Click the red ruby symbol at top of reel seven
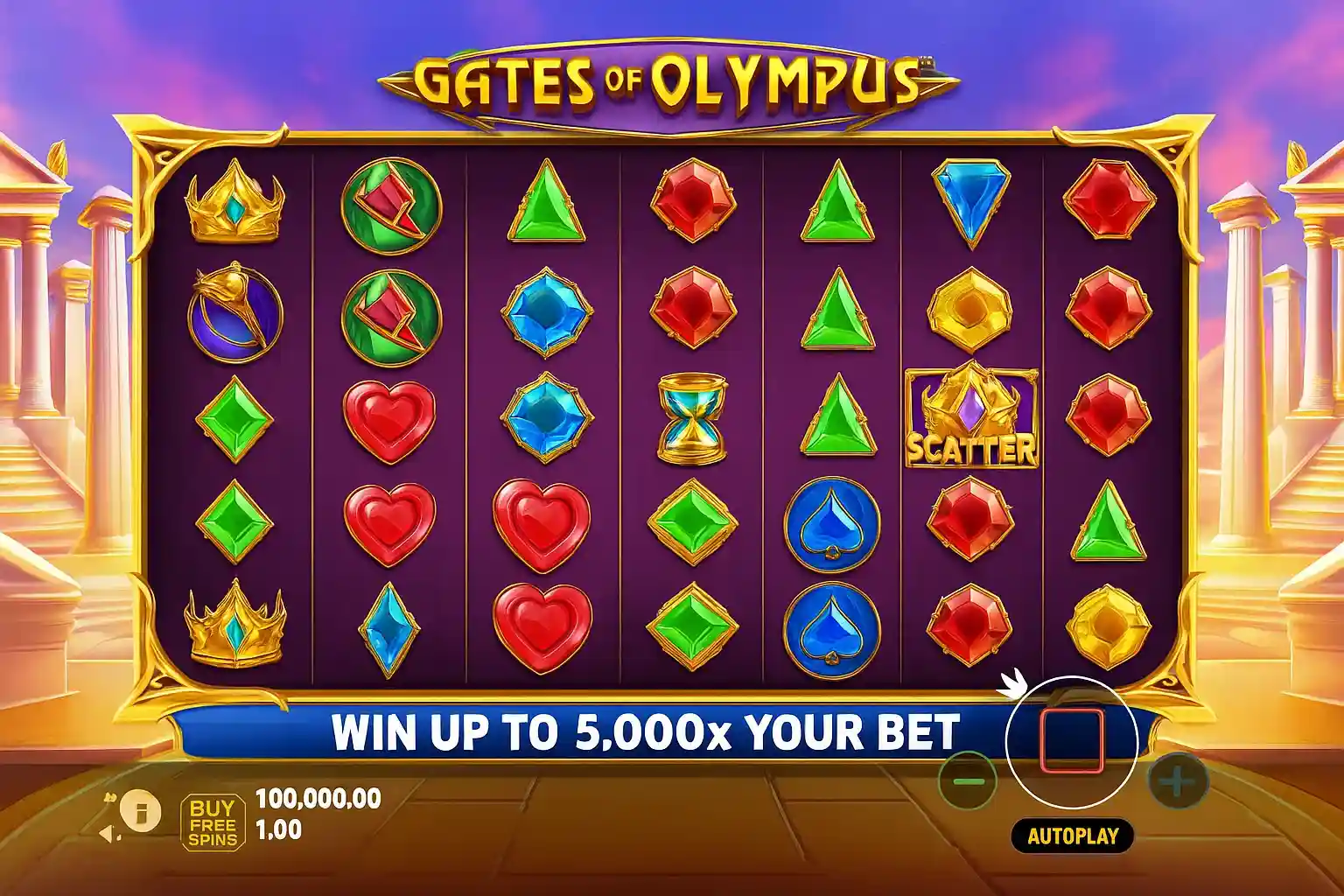The image size is (1344, 896). (x=1107, y=199)
